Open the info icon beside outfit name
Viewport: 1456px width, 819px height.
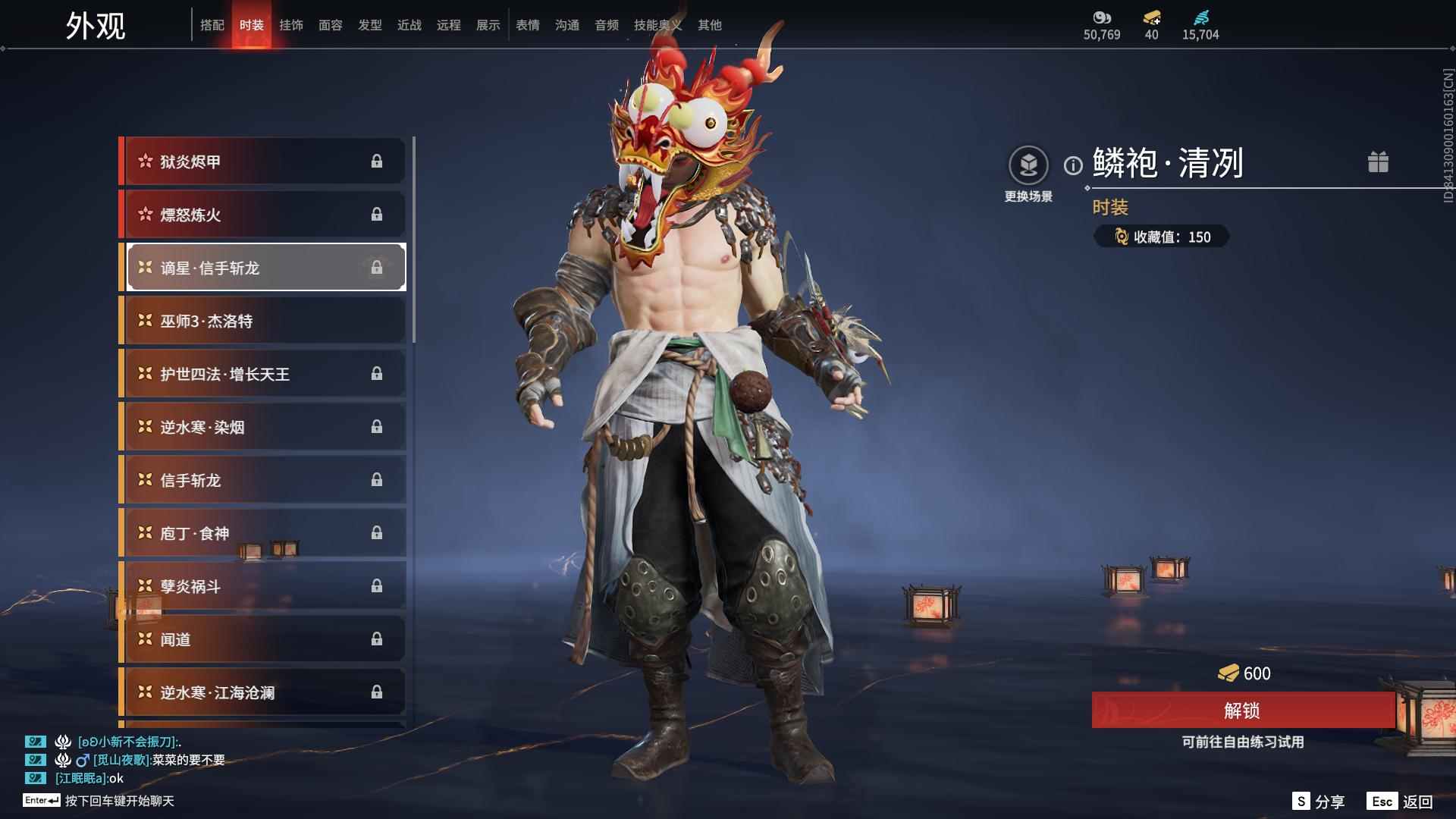click(x=1073, y=165)
